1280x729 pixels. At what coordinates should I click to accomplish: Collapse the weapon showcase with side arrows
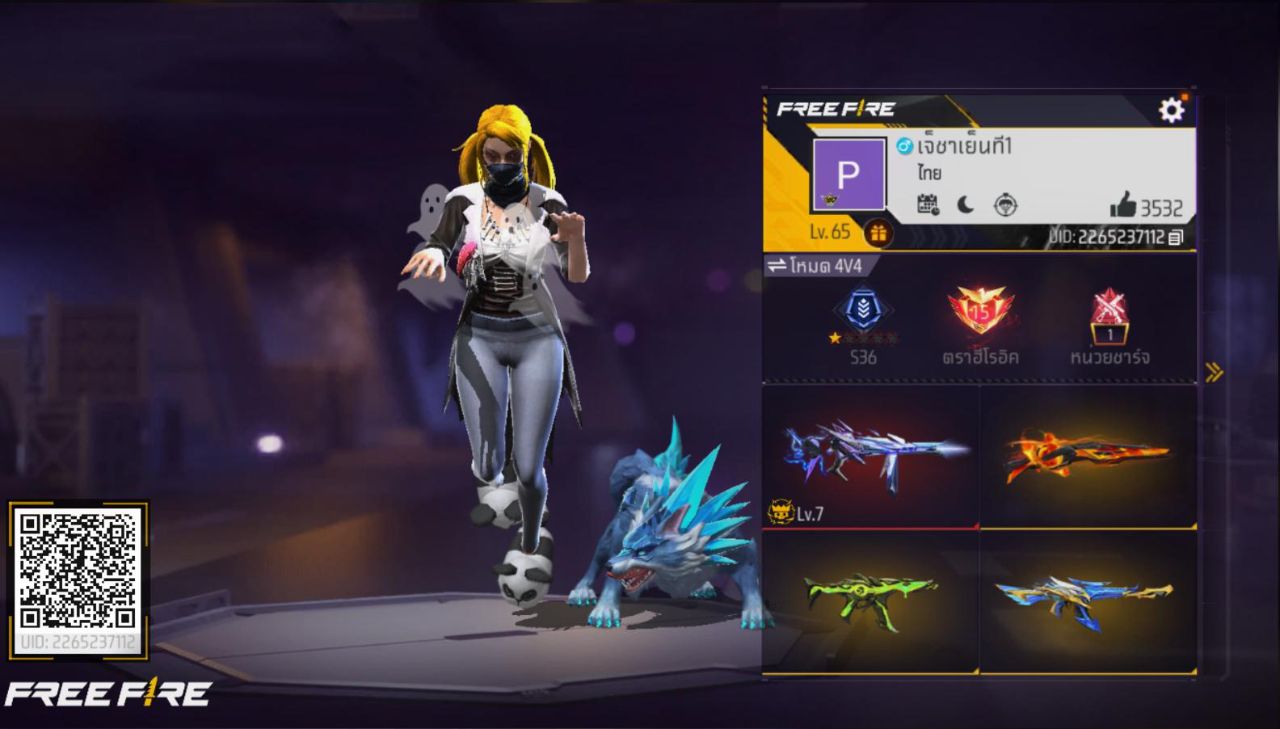point(1214,370)
